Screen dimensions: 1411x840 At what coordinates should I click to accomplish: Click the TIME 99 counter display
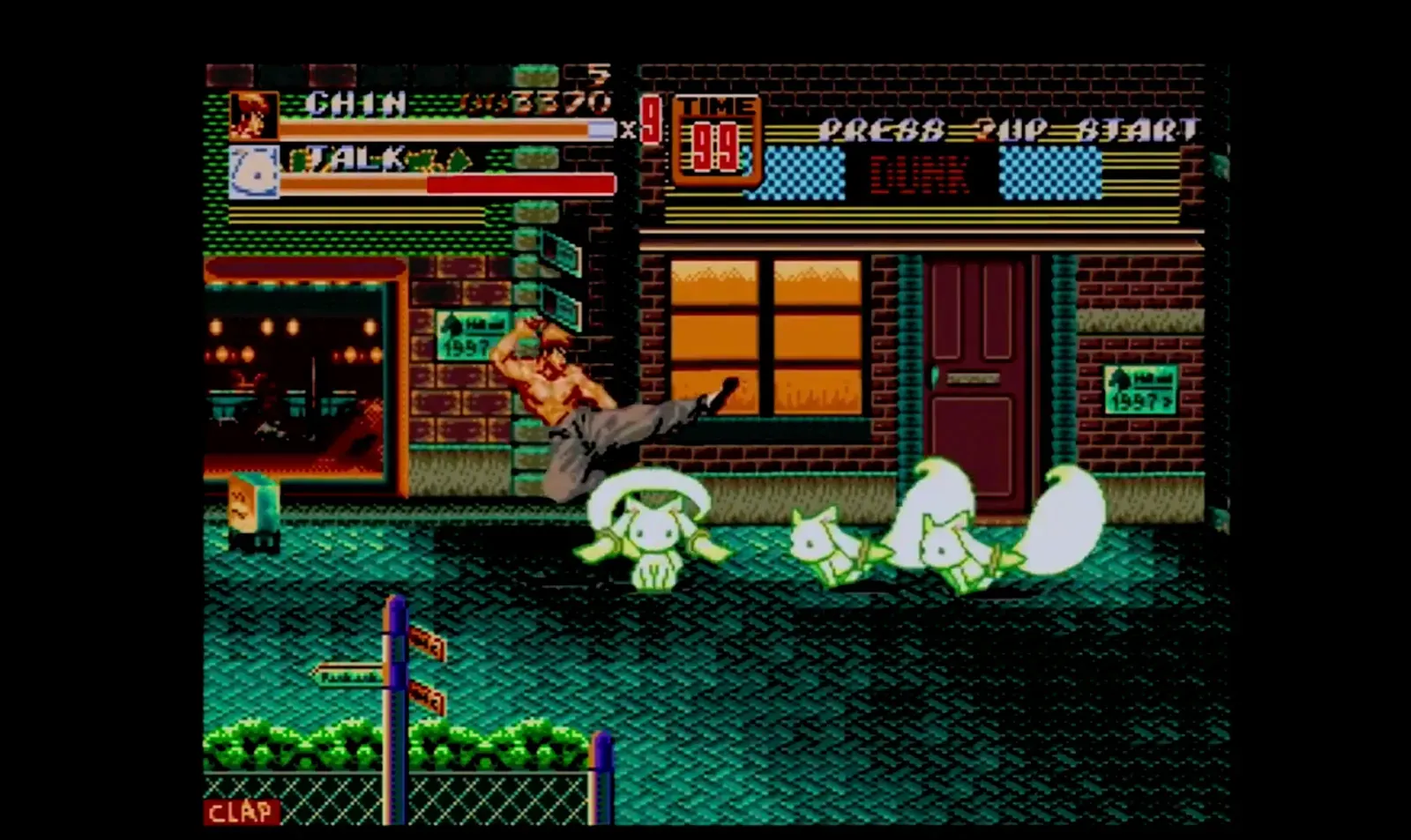(x=716, y=137)
